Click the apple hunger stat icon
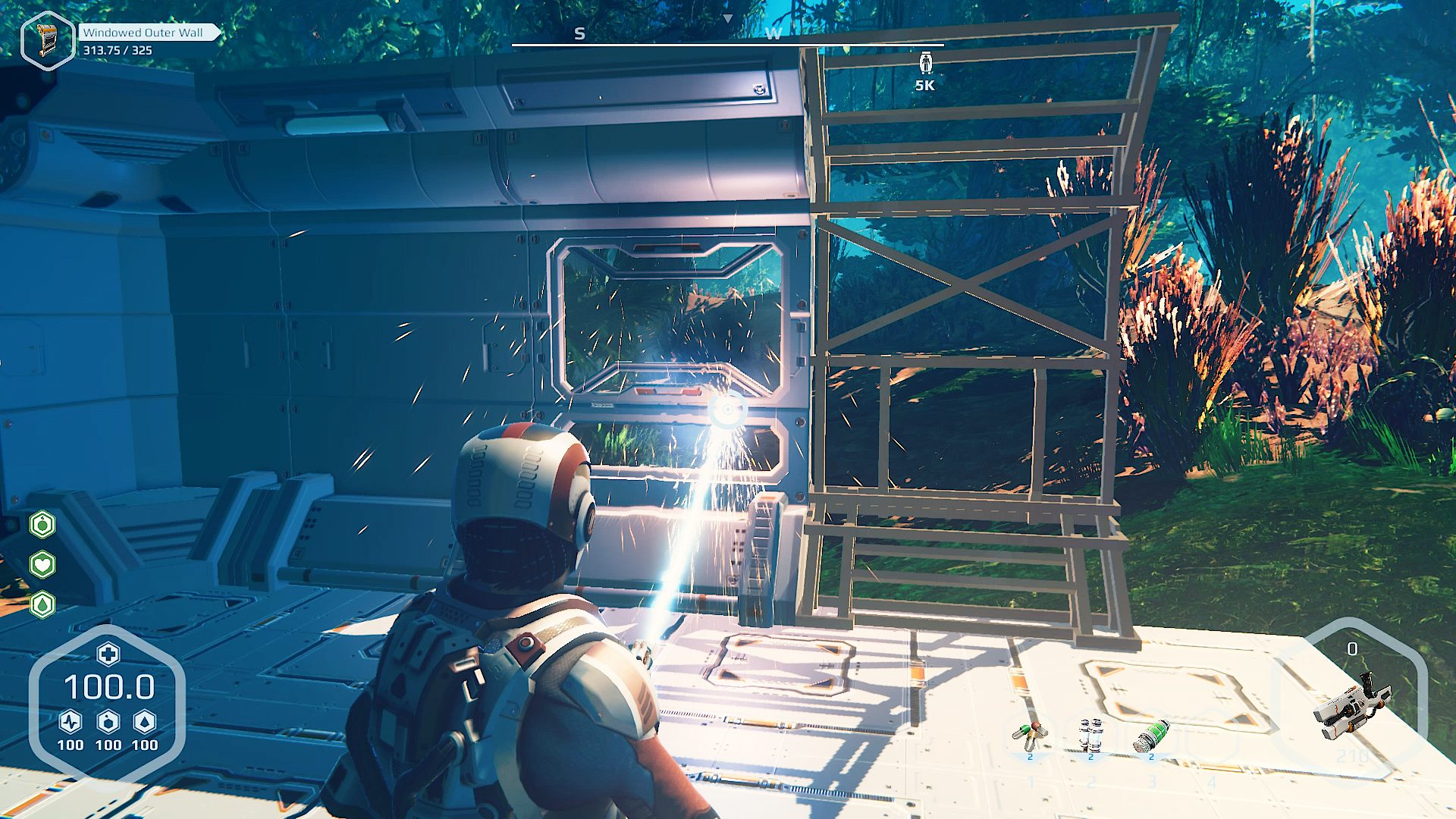Image resolution: width=1456 pixels, height=819 pixels. 108,721
